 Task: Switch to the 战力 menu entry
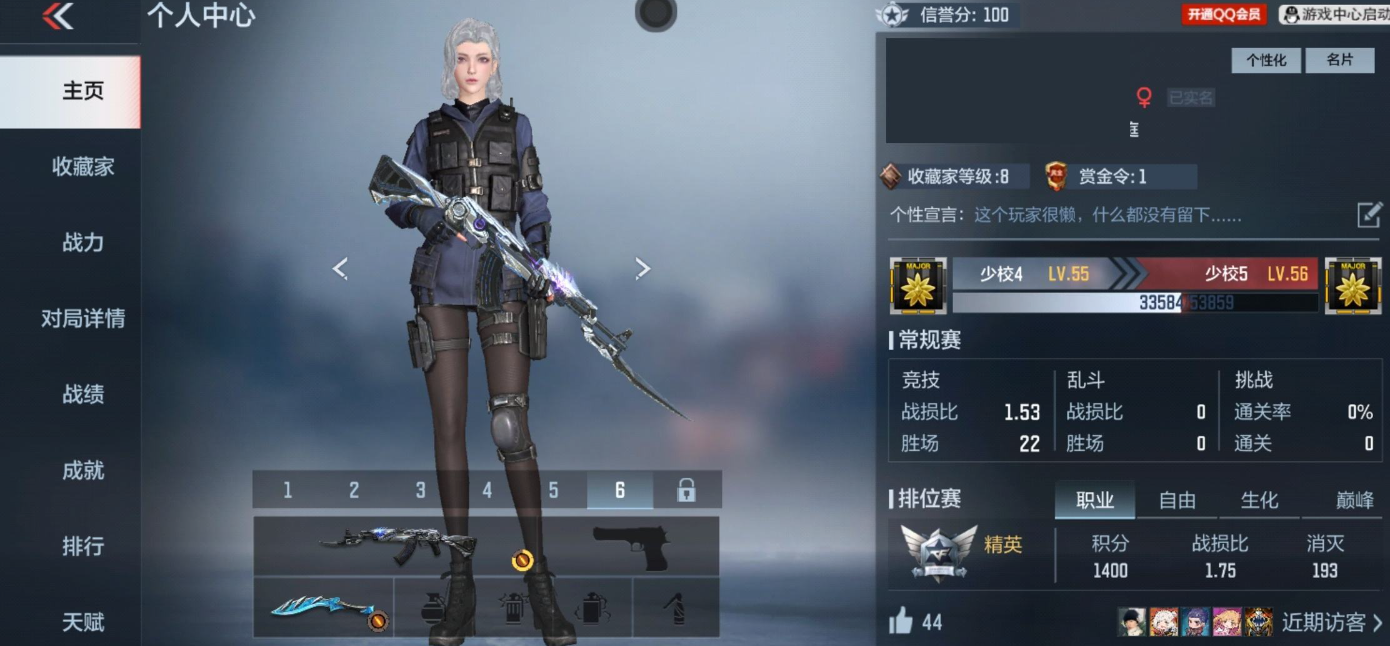pyautogui.click(x=83, y=243)
